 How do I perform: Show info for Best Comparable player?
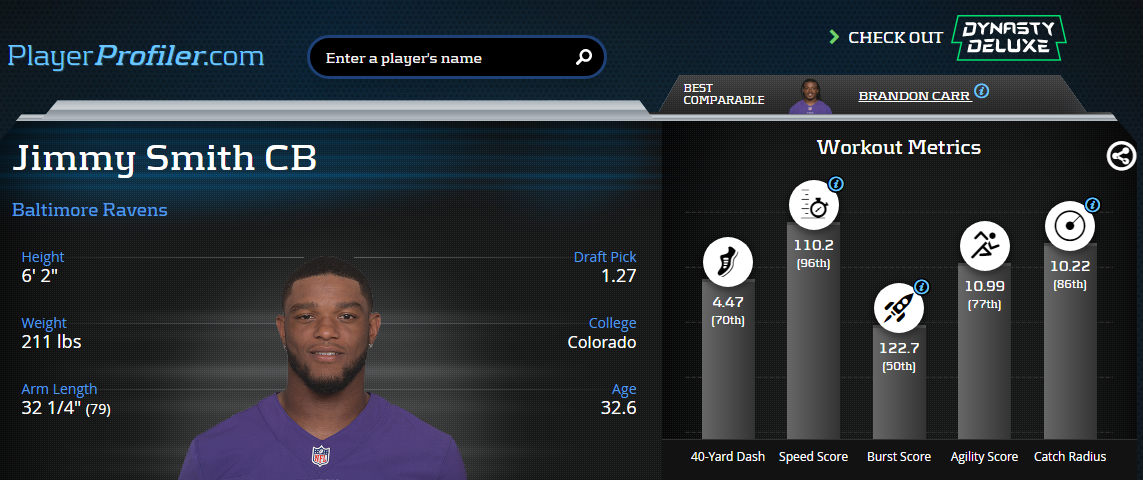pyautogui.click(x=982, y=91)
